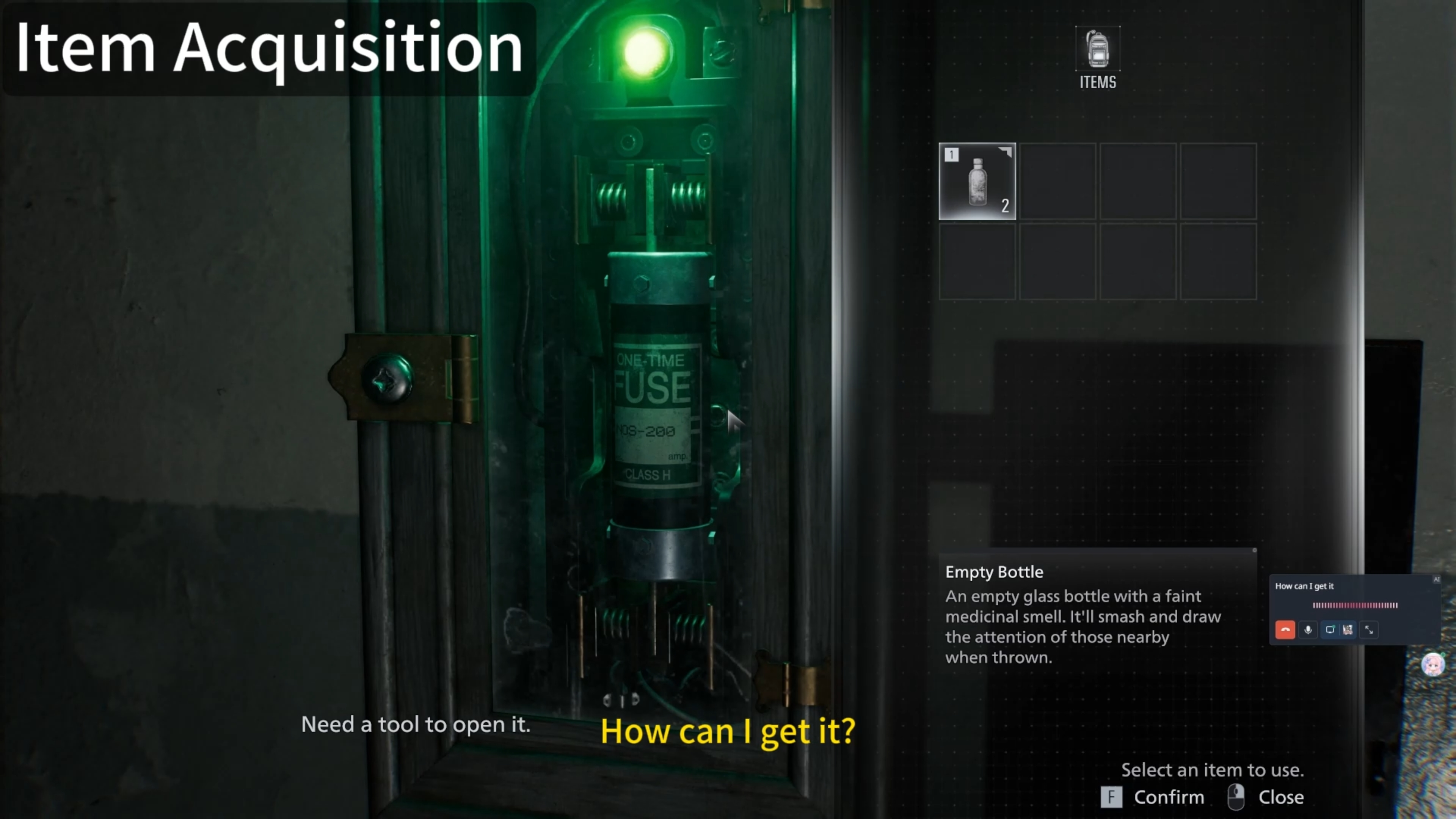End the call with the red hang-up button
The image size is (1456, 819).
[x=1285, y=630]
